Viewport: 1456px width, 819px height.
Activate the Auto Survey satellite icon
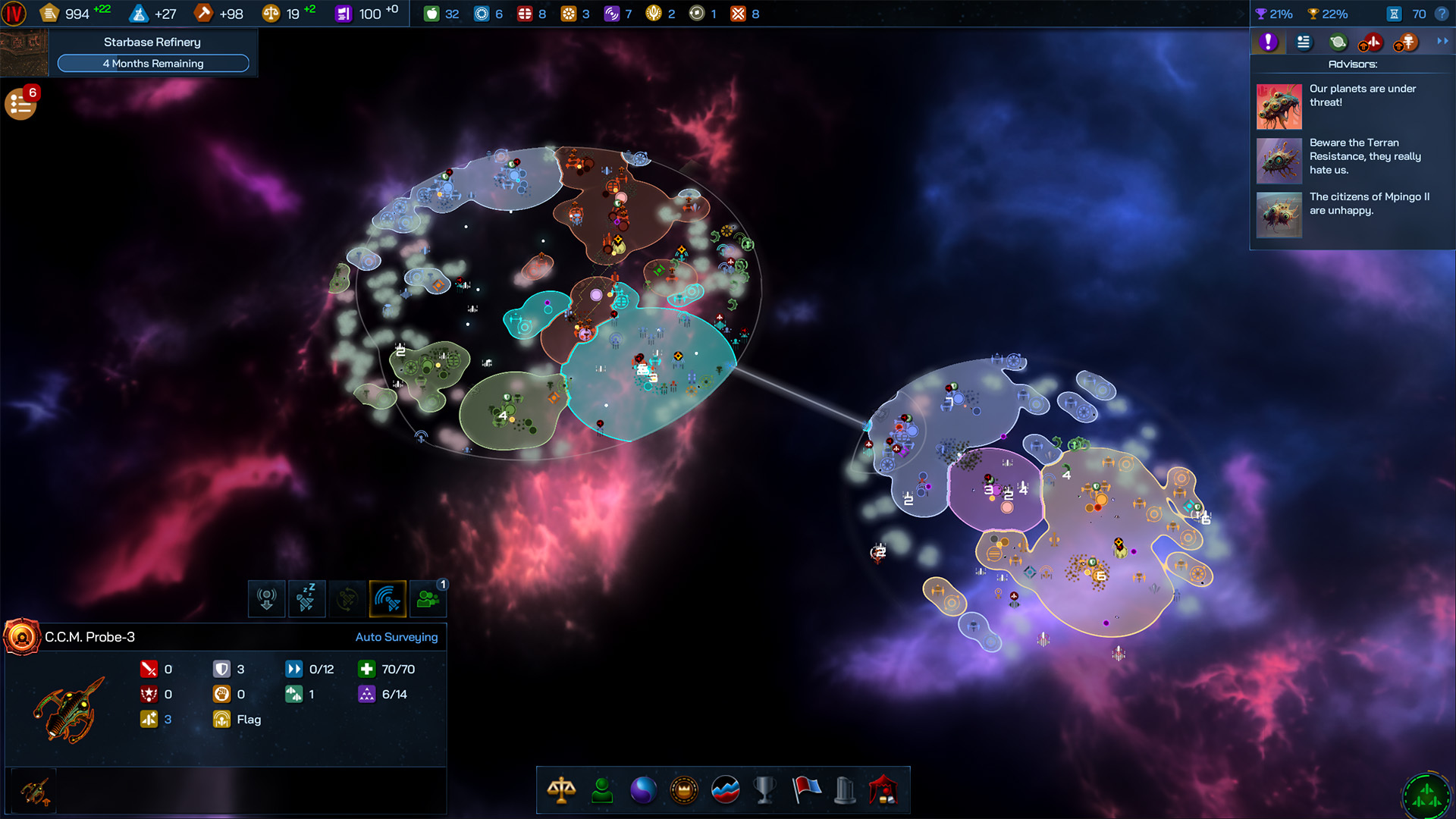(x=388, y=599)
